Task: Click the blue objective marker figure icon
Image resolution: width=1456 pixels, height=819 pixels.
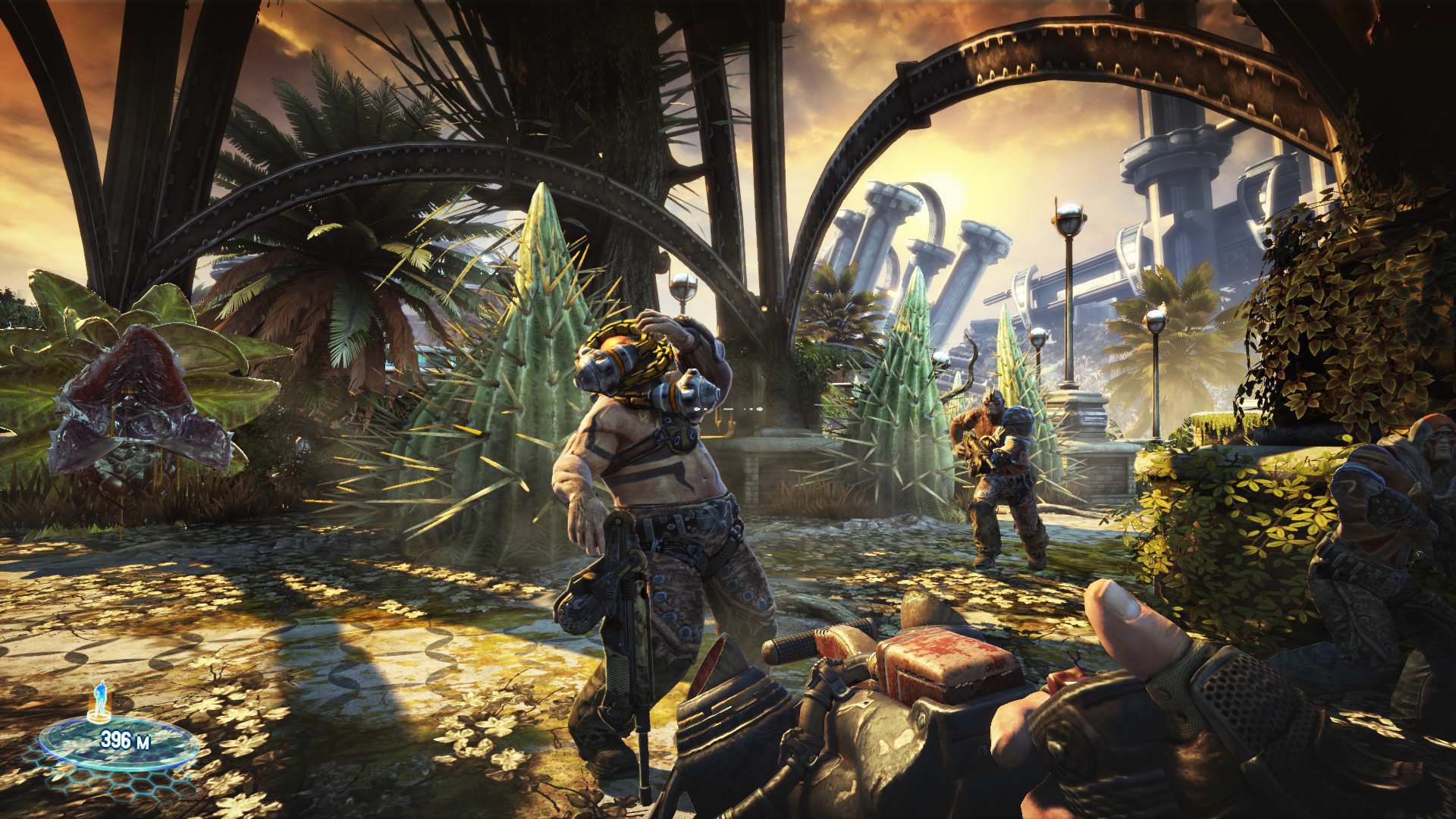Action: 100,694
